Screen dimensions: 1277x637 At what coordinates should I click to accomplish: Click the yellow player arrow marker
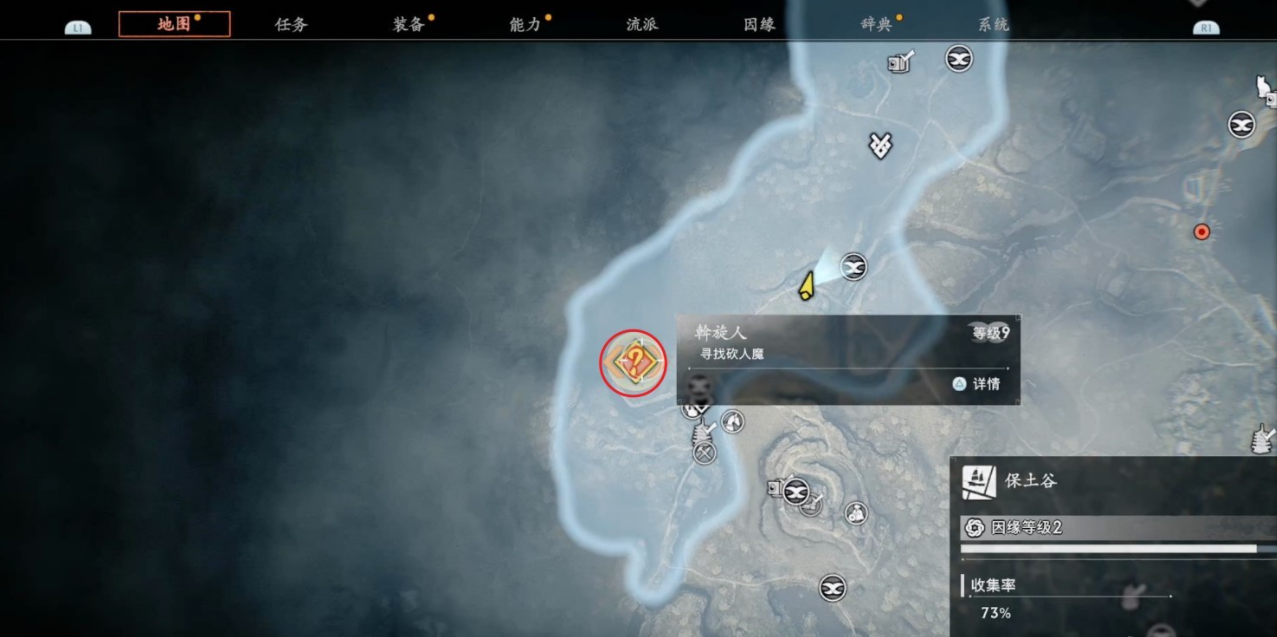(x=806, y=287)
